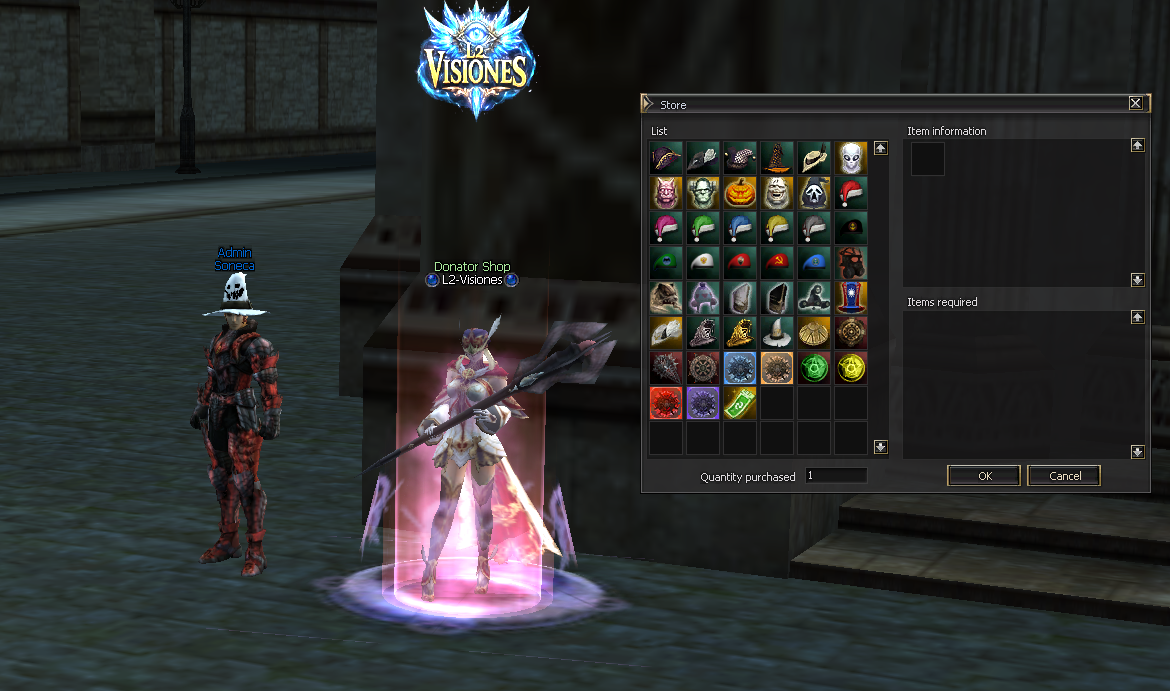The width and height of the screenshot is (1170, 691).
Task: Pick the white alien mask
Action: (851, 157)
